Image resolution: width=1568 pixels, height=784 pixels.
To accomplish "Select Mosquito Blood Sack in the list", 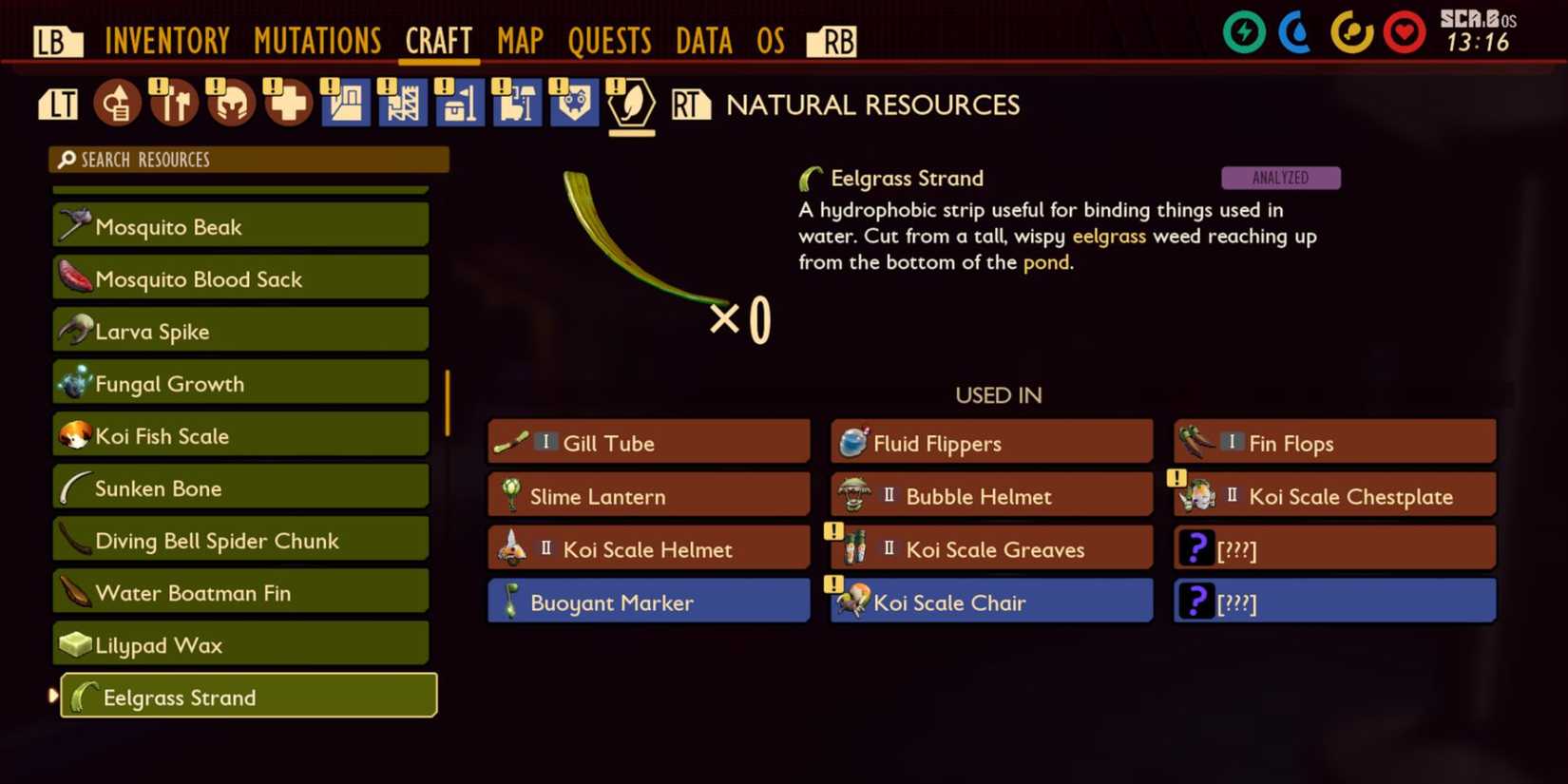I will (x=240, y=278).
